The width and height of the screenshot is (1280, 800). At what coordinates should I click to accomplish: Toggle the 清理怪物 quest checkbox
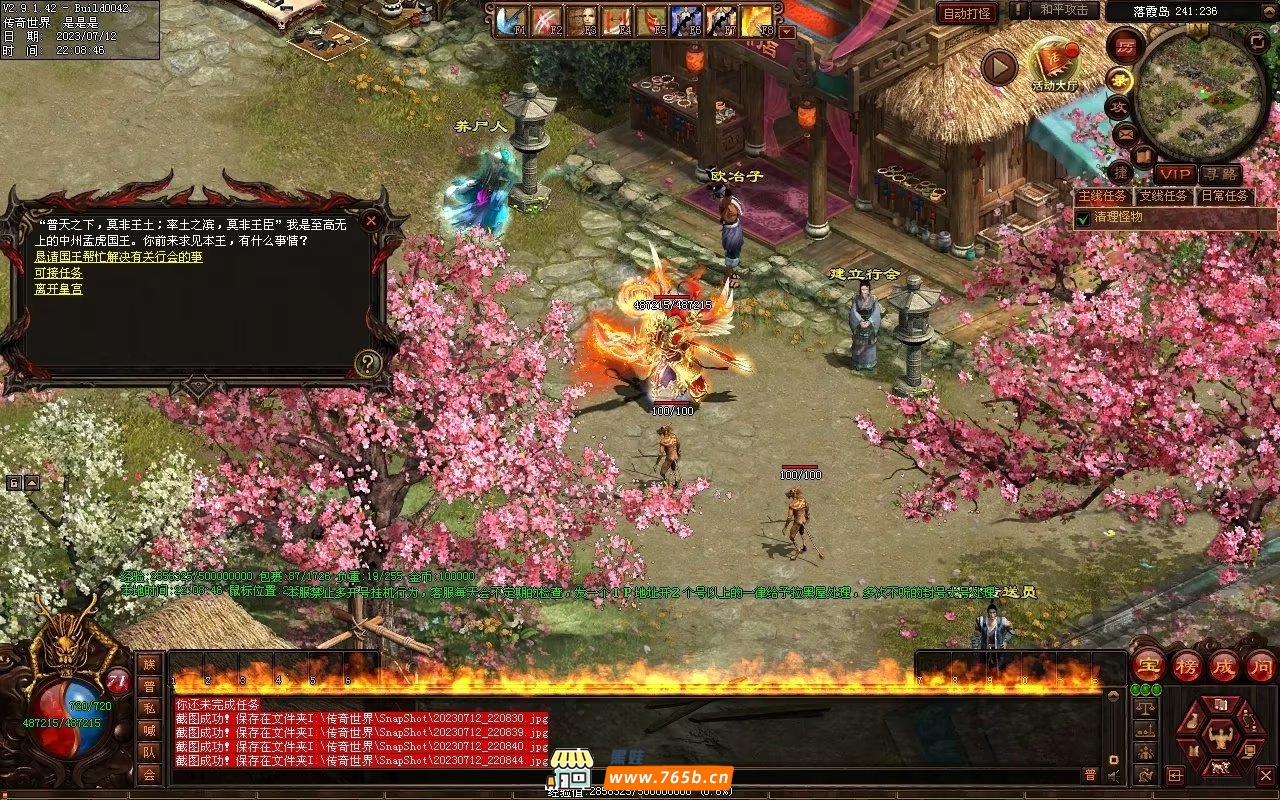point(1082,217)
